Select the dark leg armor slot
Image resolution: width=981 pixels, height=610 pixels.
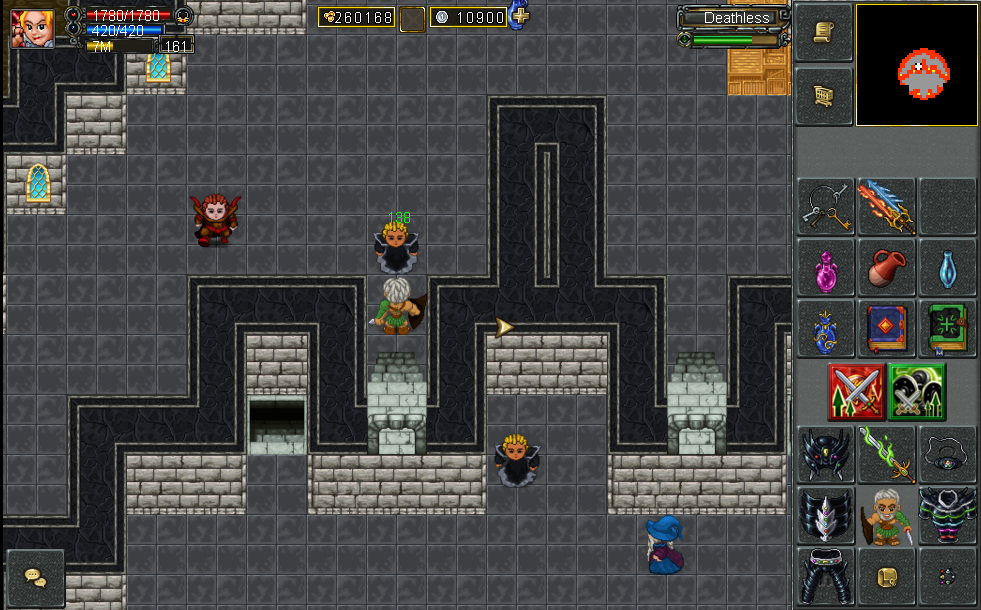826,576
